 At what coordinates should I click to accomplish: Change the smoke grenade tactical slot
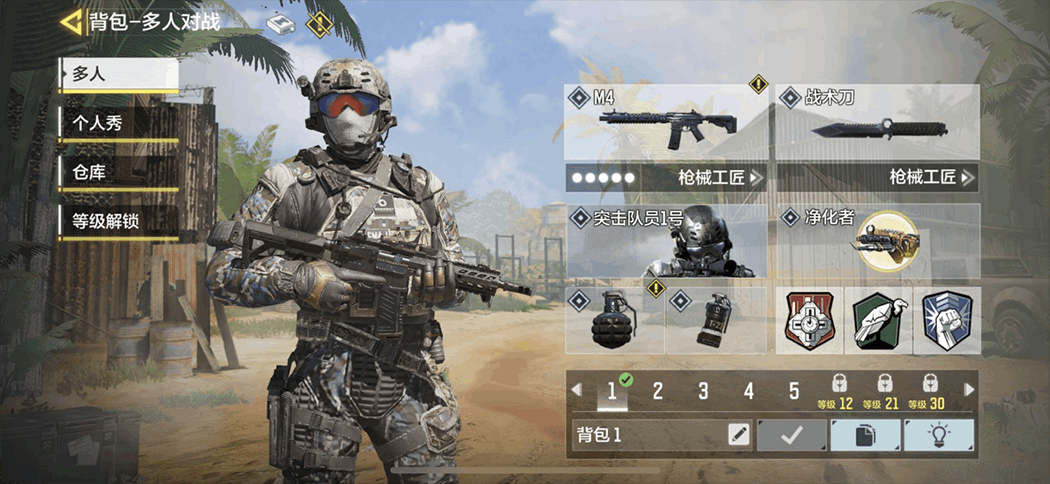tap(716, 320)
